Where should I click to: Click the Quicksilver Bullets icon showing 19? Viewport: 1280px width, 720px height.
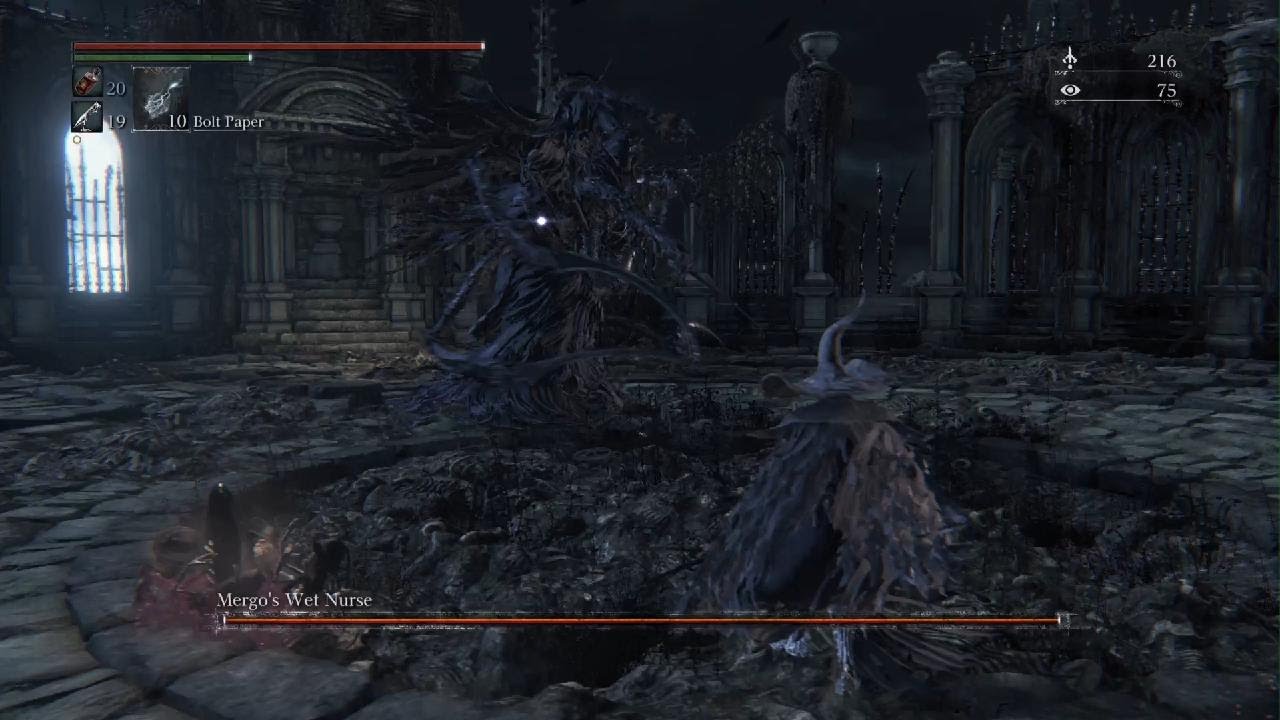click(x=87, y=117)
